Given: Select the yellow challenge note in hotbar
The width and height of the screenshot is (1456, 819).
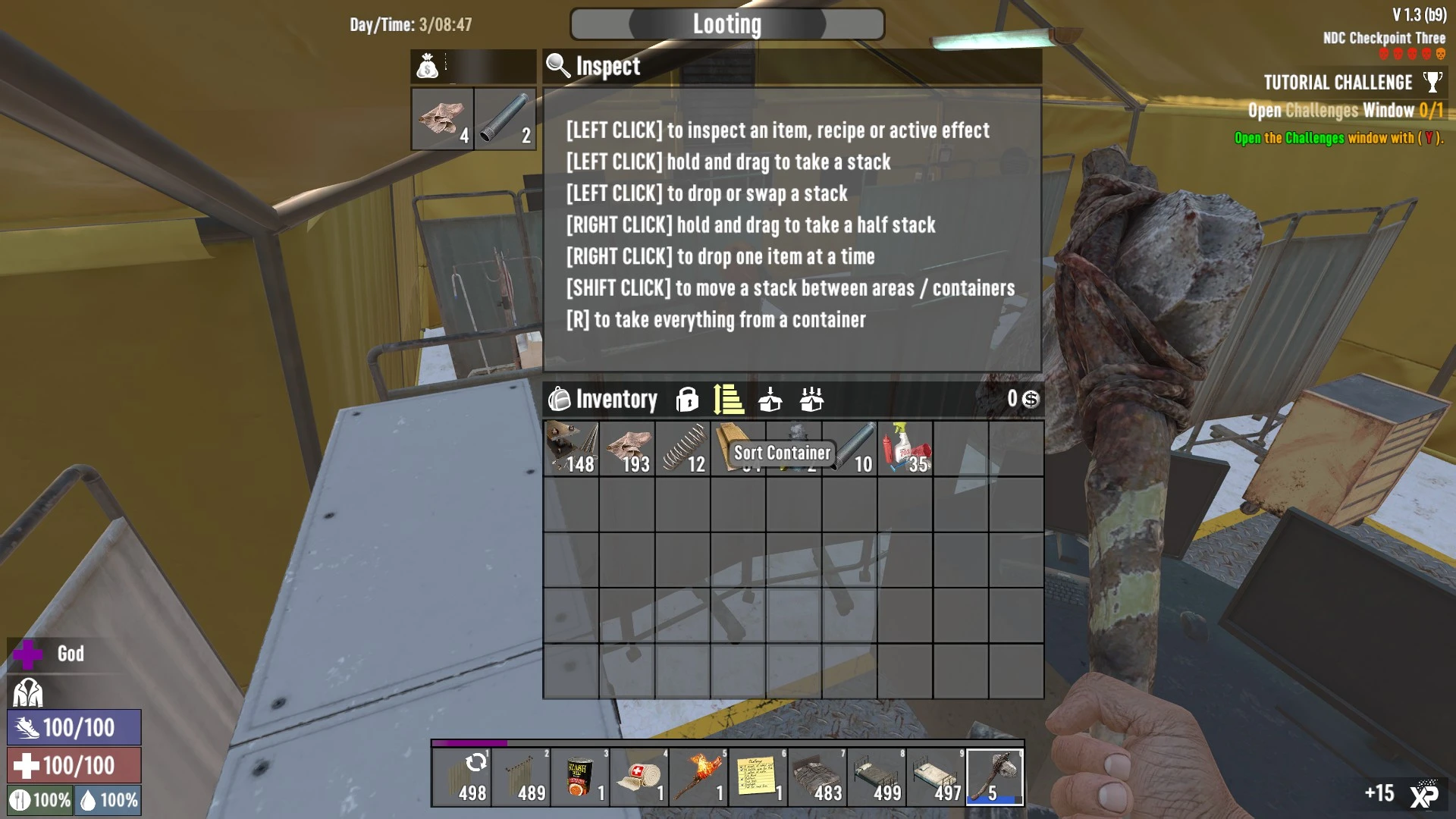Looking at the screenshot, I should point(758,778).
